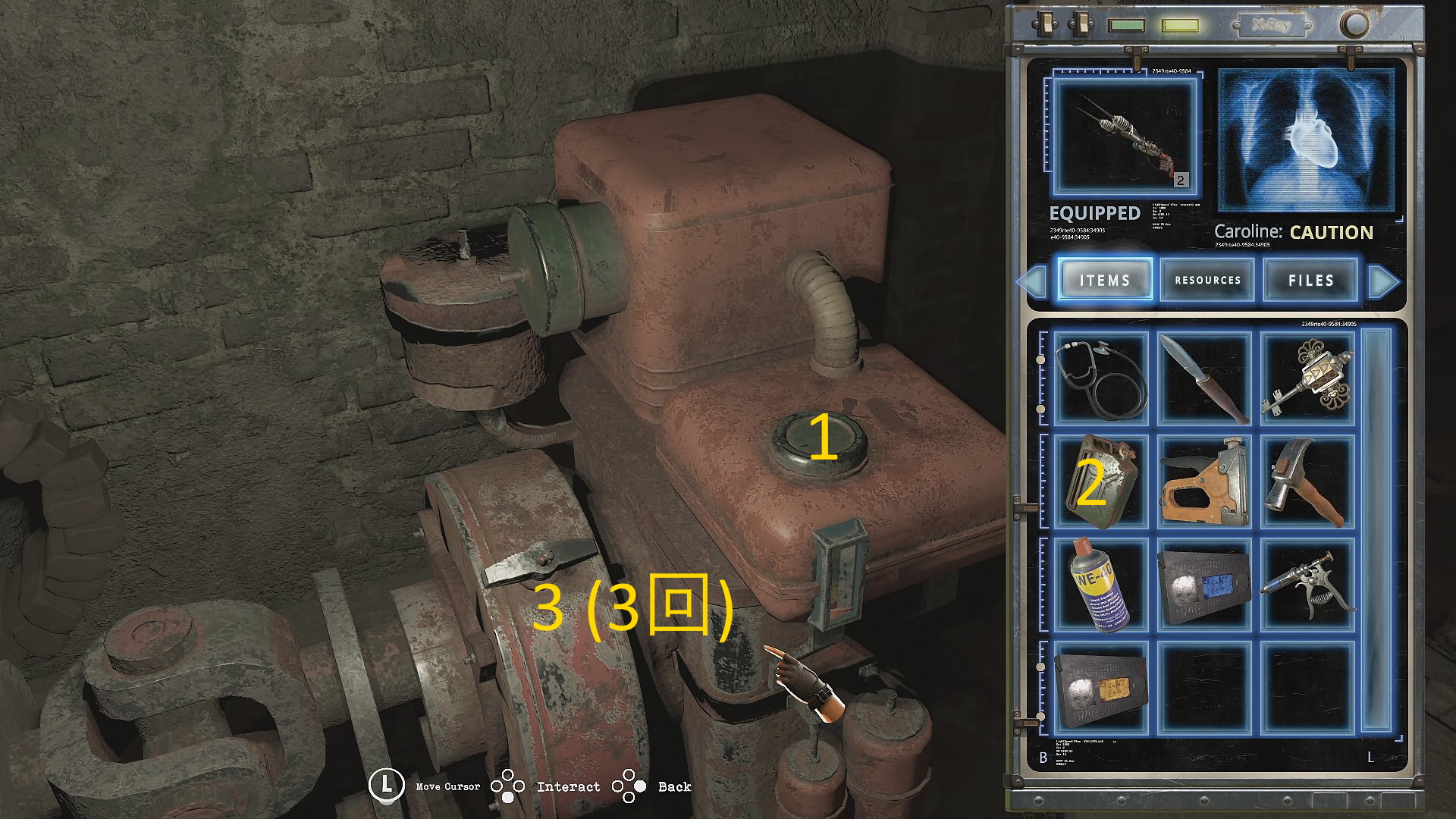Click the right tab navigation arrow
This screenshot has width=1456, height=819.
(x=1384, y=281)
